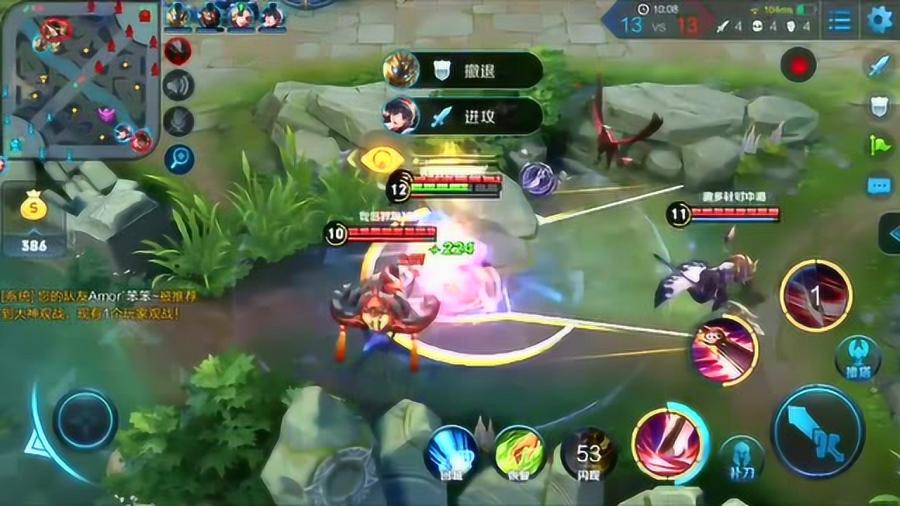
Task: Click the red record button
Action: [798, 65]
